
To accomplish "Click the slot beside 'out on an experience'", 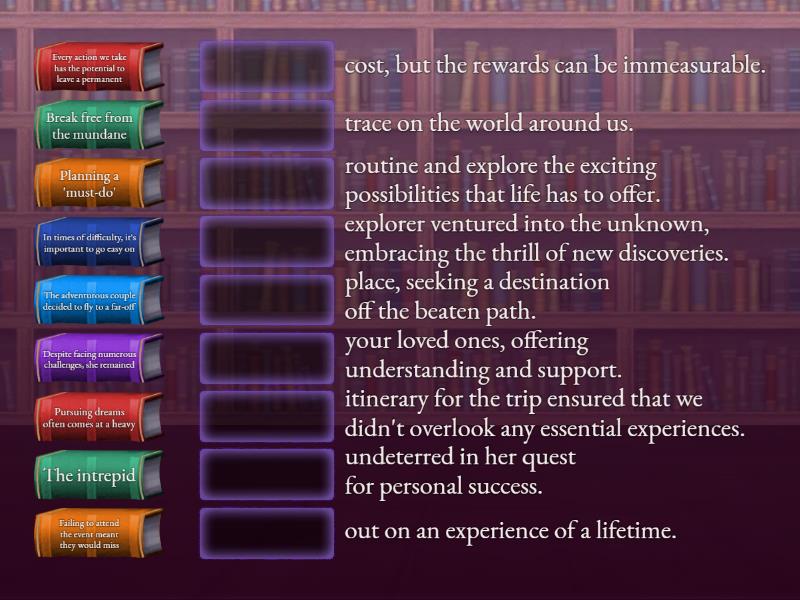I will (x=267, y=532).
